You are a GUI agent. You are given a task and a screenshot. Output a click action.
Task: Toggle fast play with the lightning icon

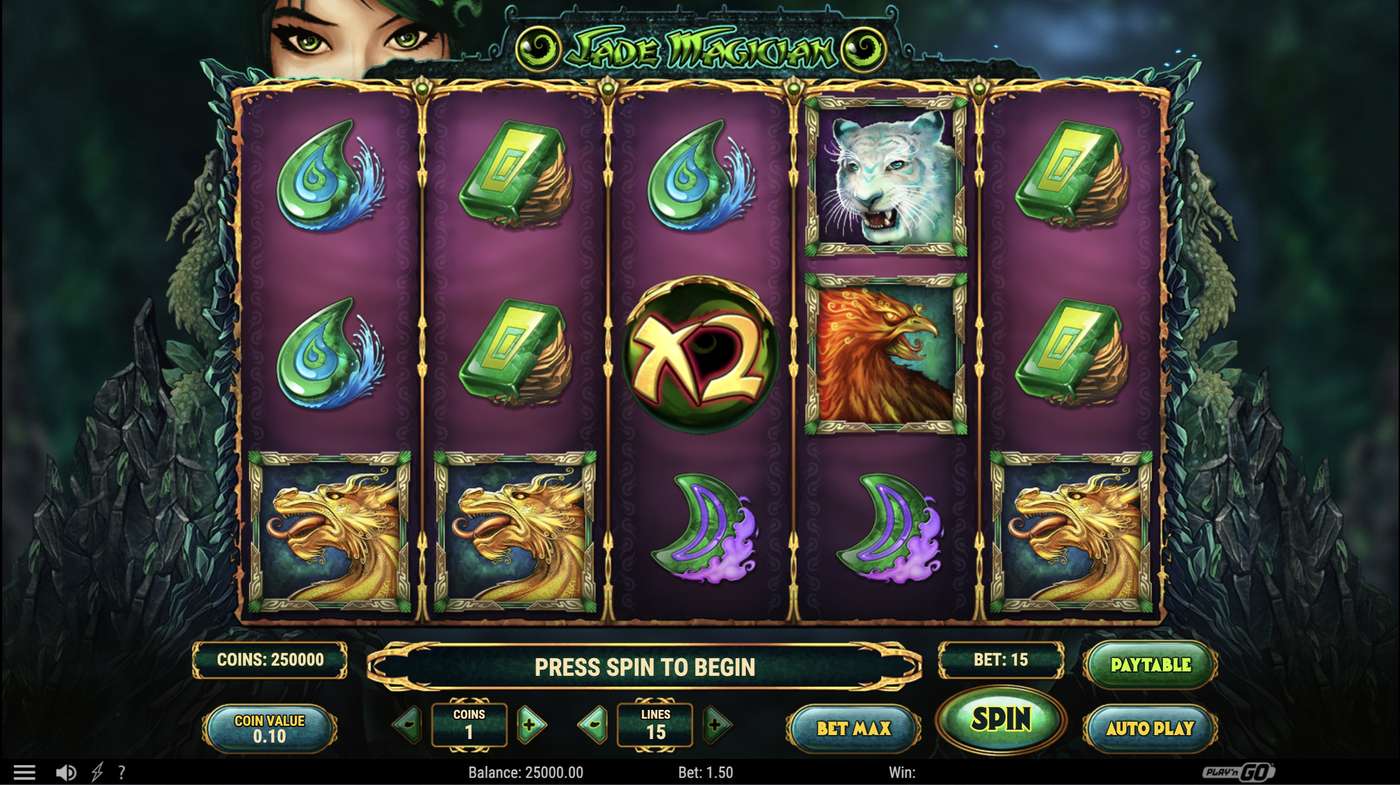point(95,771)
